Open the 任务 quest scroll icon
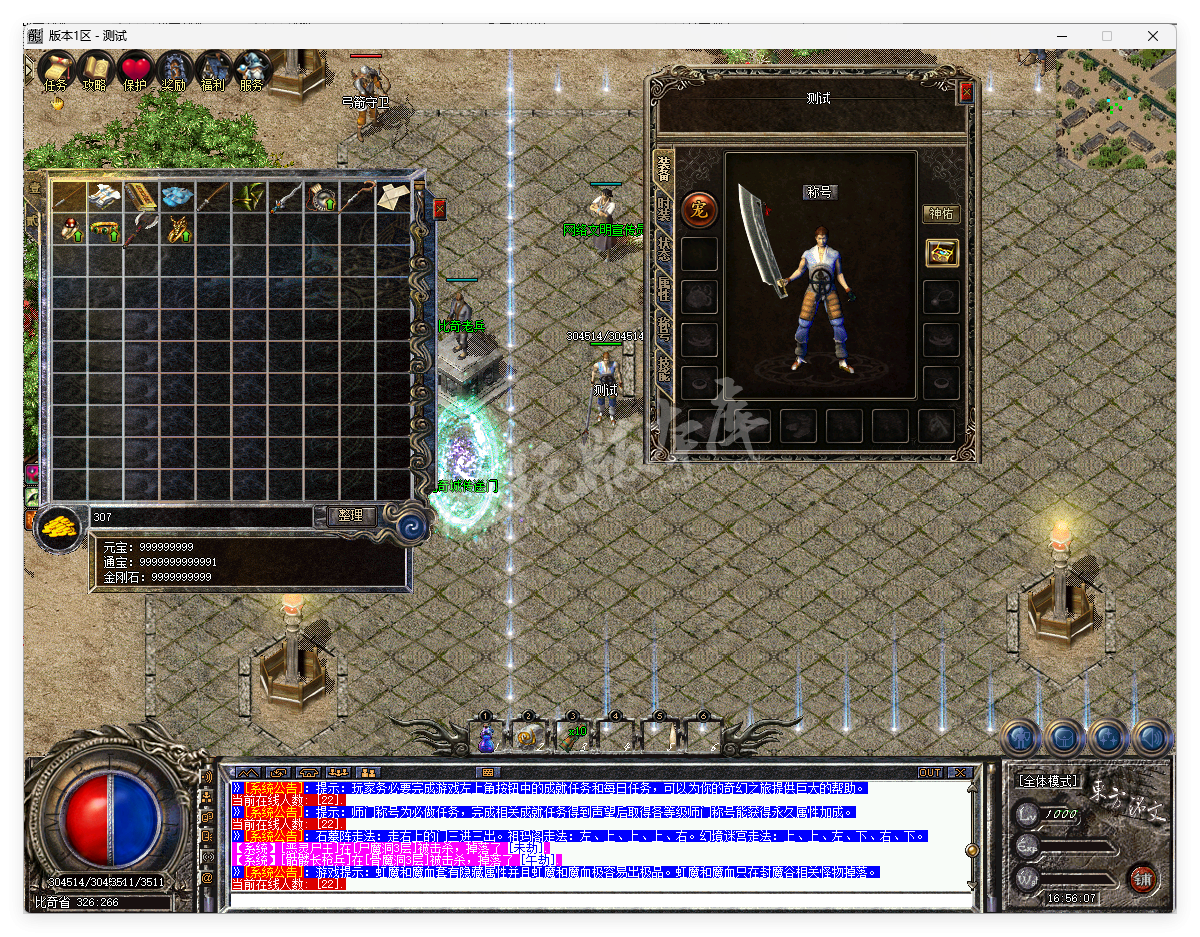Screen dimensions: 1200x937 [x=56, y=70]
